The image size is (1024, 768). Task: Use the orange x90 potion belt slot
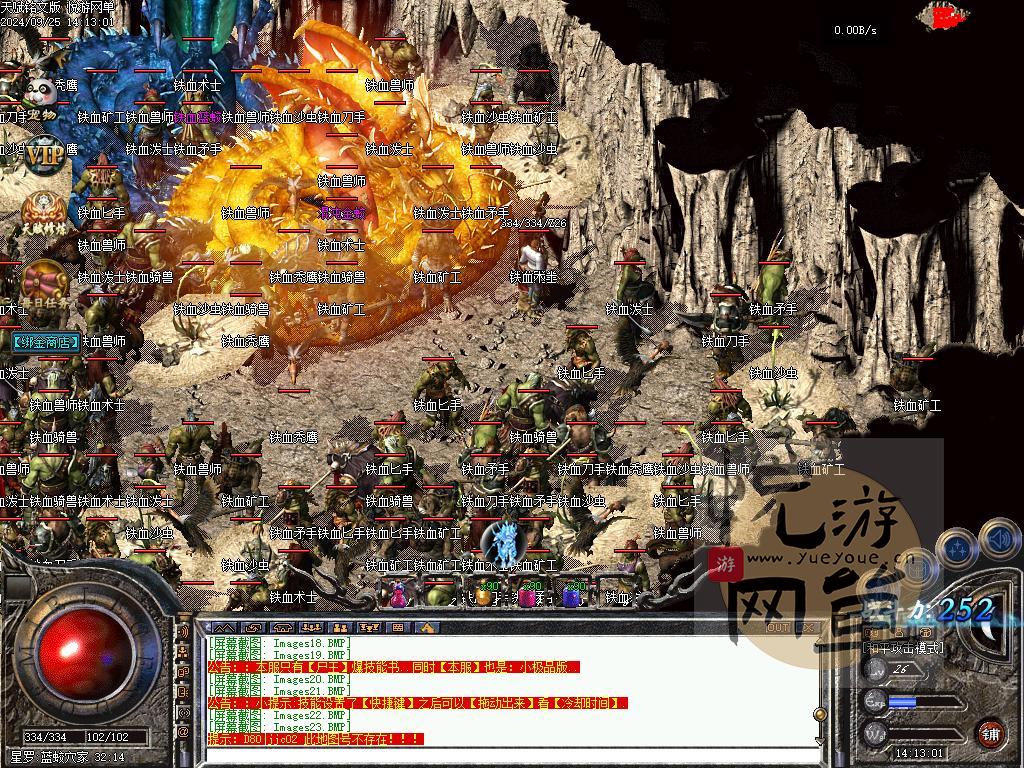[x=484, y=594]
